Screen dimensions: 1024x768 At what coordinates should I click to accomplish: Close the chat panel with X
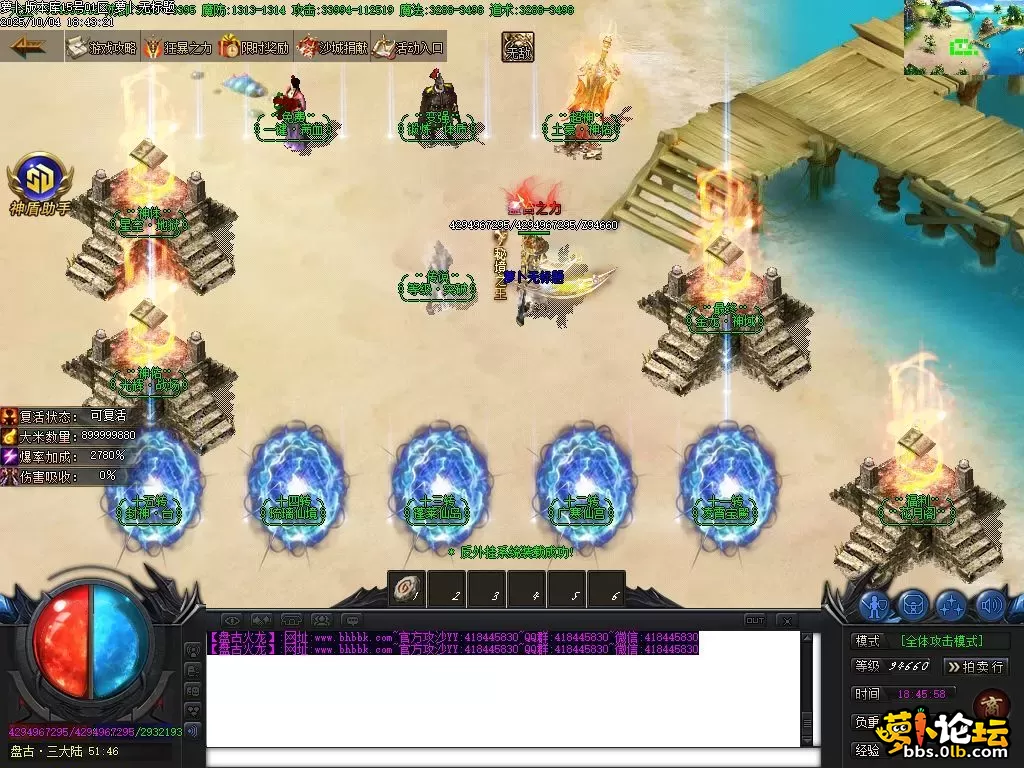click(786, 621)
